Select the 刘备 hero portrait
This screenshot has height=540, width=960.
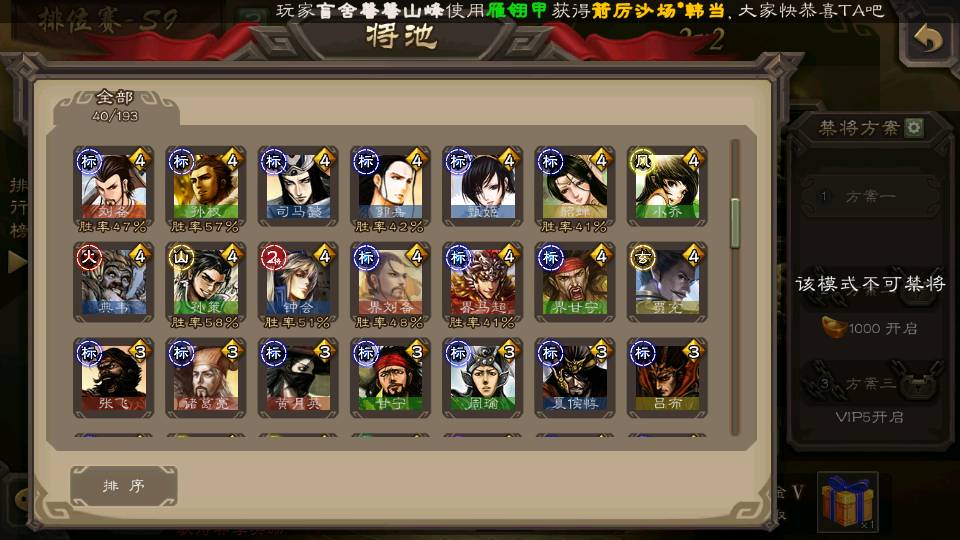tap(114, 185)
